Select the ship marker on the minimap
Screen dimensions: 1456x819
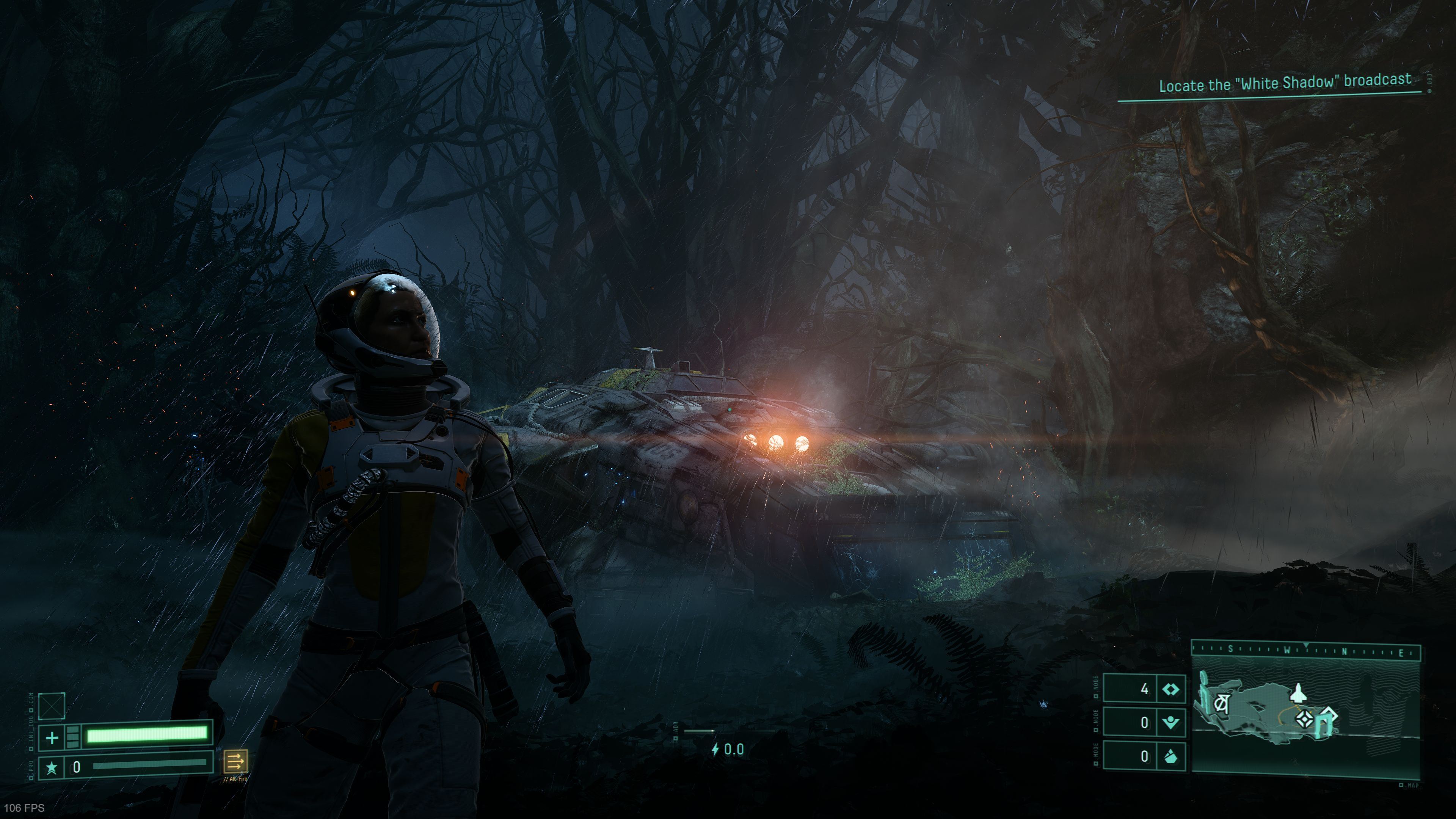tap(1298, 693)
